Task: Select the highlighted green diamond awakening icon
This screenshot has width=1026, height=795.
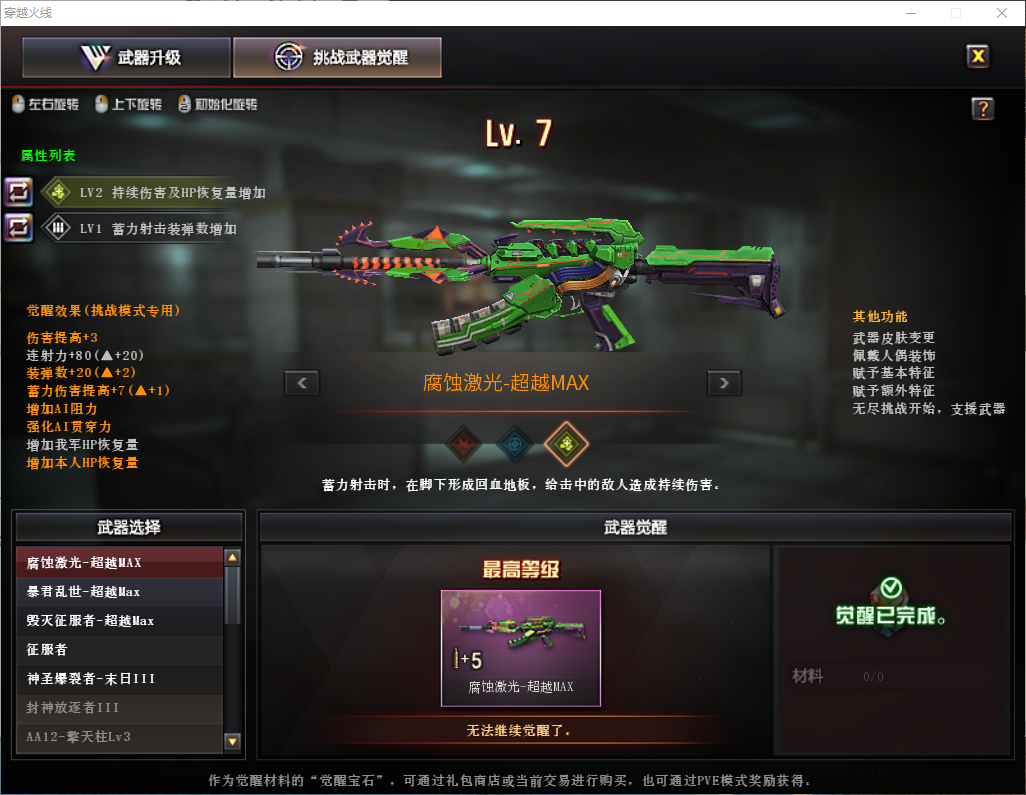Action: pos(566,443)
